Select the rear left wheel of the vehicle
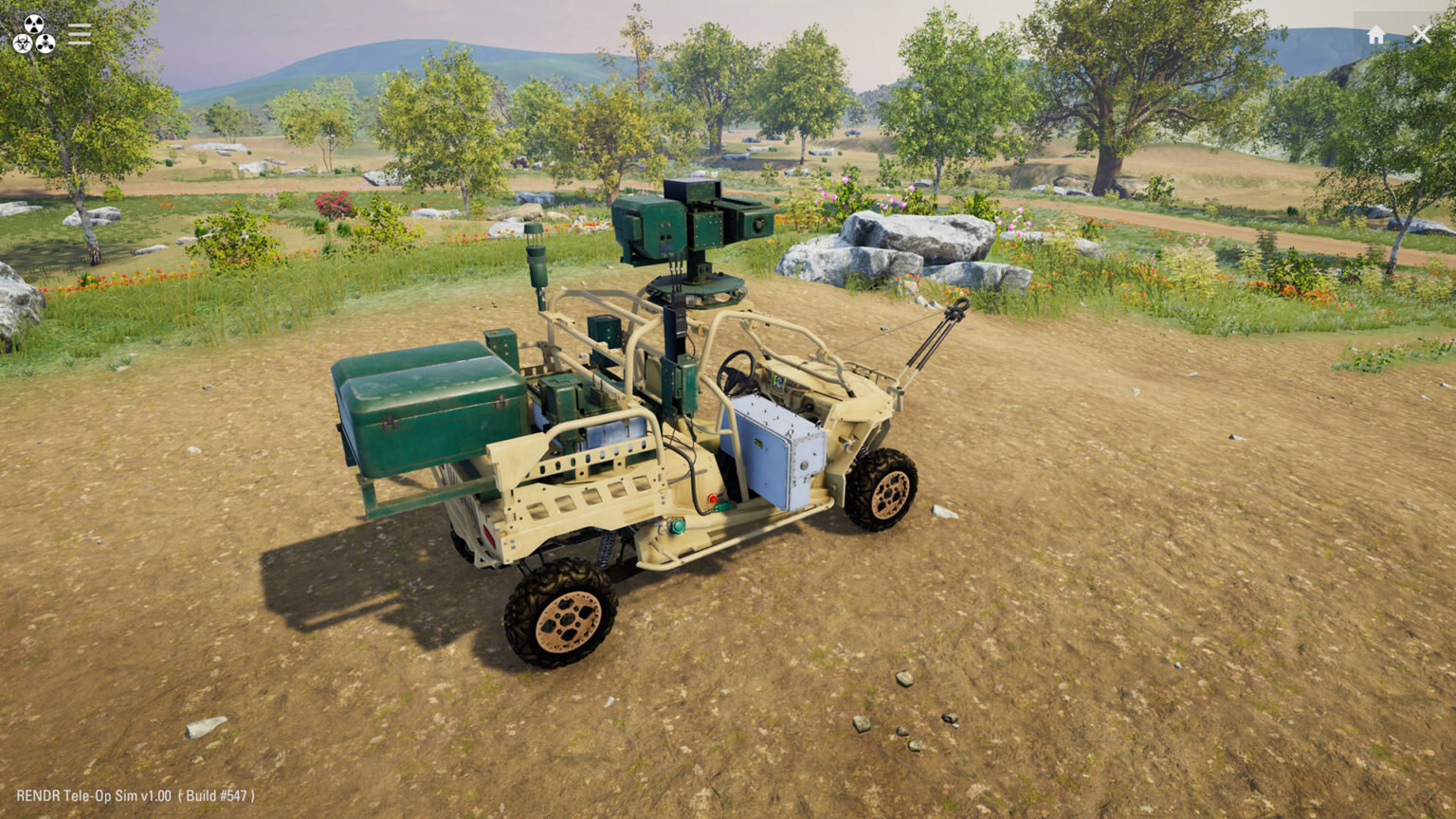This screenshot has height=819, width=1456. pos(564,616)
